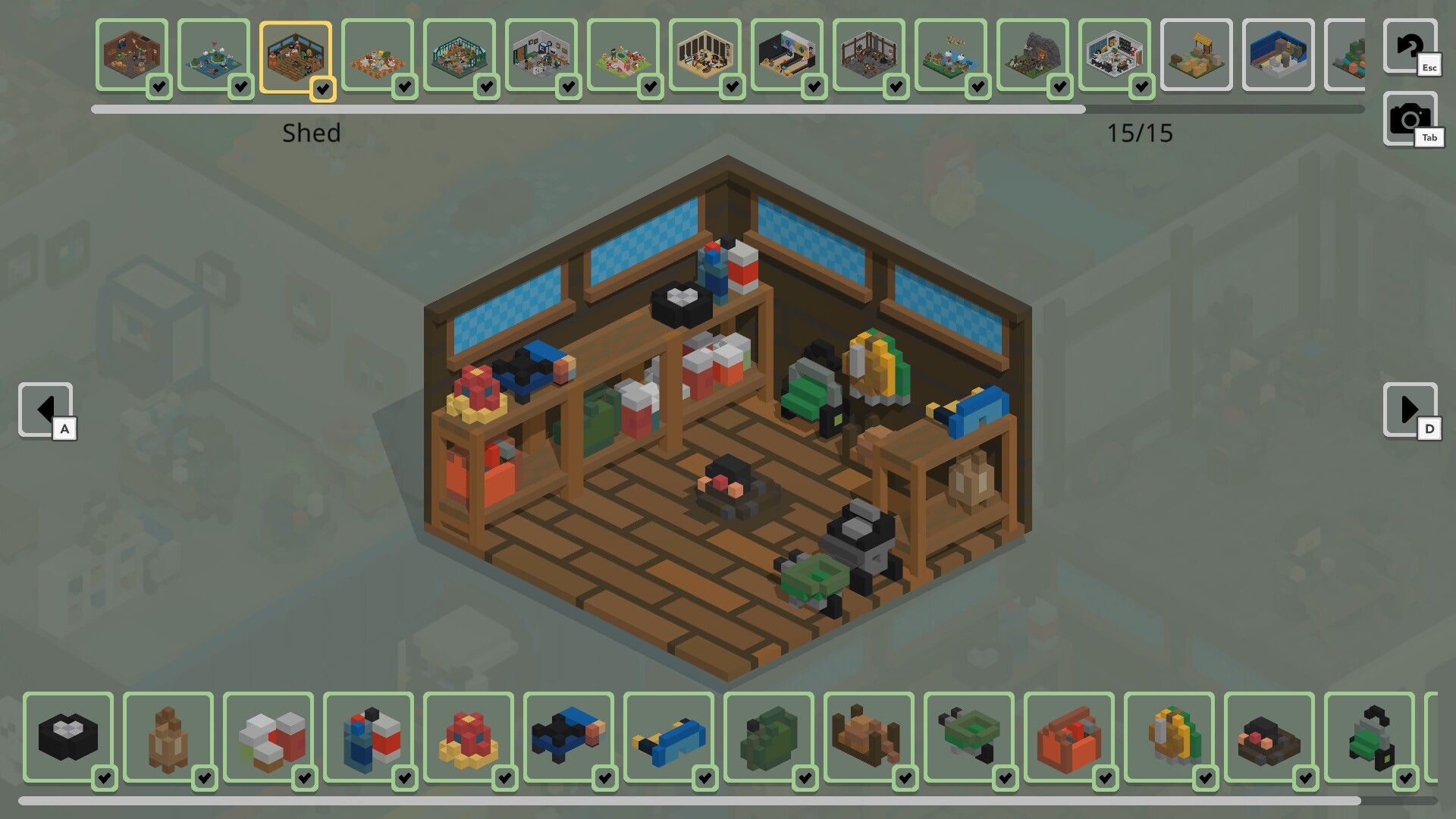Select the orange toolbox item
The height and width of the screenshot is (819, 1456).
(1069, 736)
